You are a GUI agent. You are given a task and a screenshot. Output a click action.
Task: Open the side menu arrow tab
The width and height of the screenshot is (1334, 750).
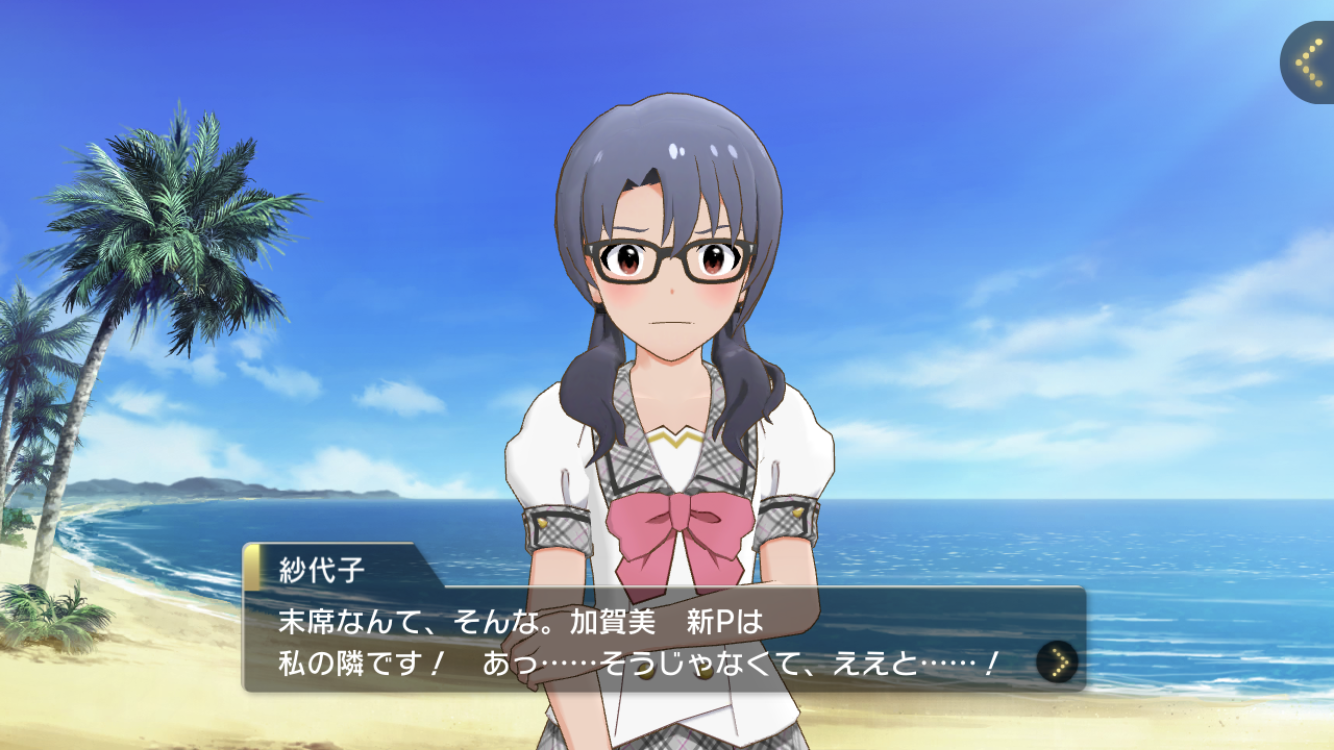[1309, 62]
